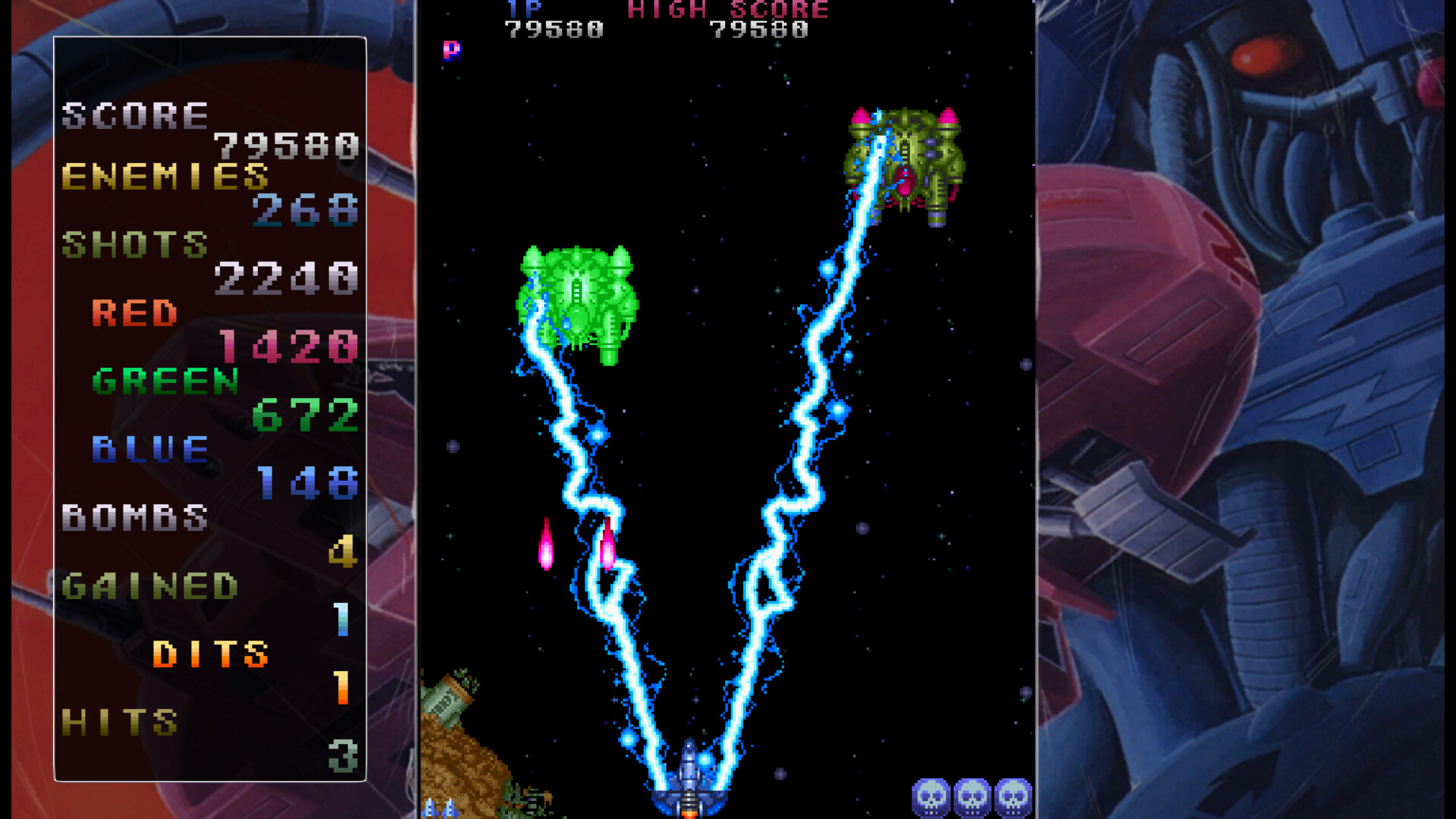Expand the SCORE stats section
Screen dimensions: 1456x819
[135, 115]
